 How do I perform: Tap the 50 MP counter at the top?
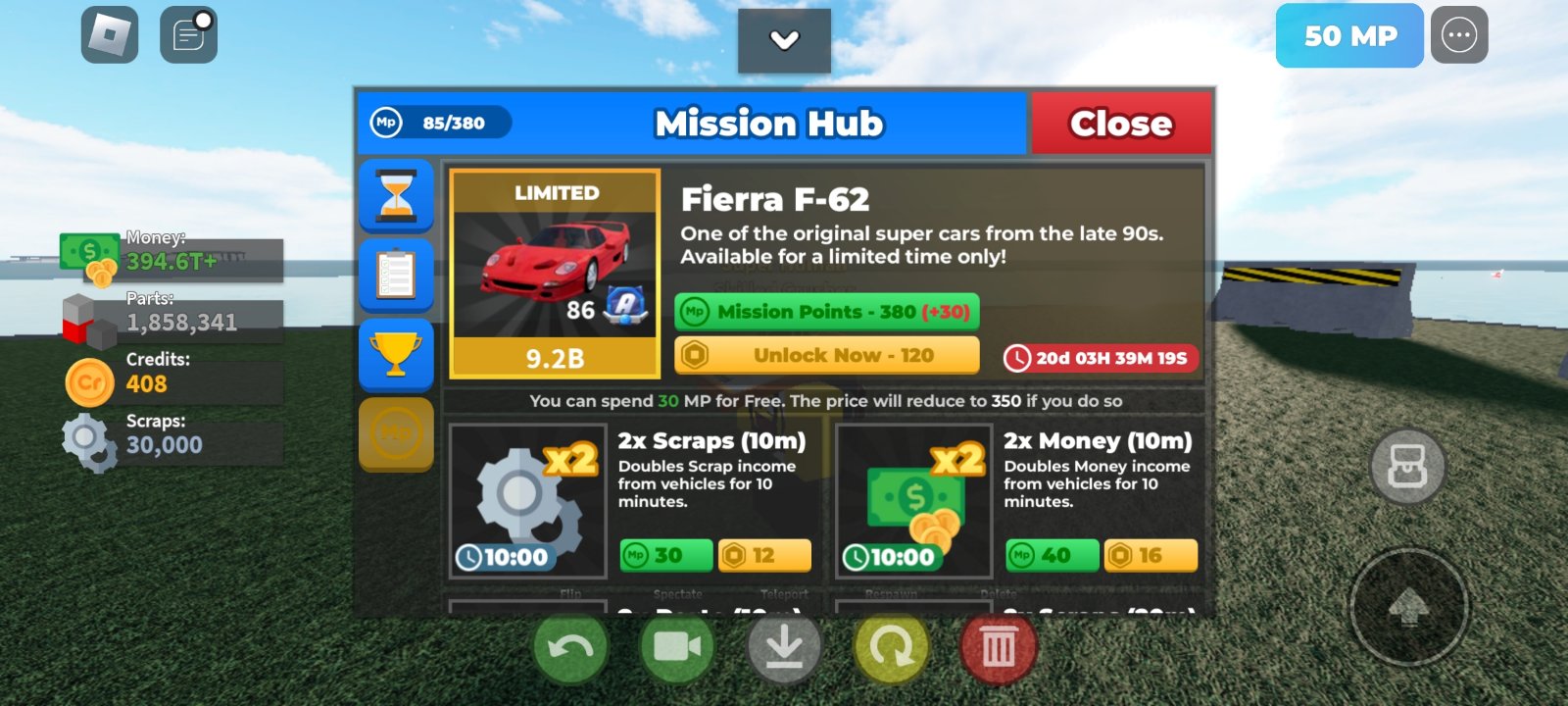[1349, 36]
